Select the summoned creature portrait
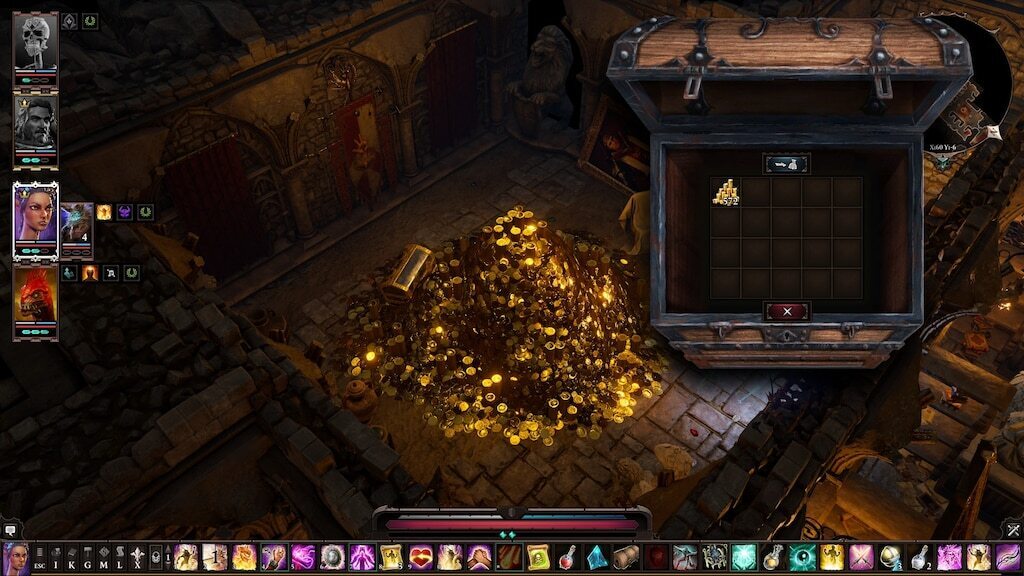This screenshot has height=576, width=1024. click(x=76, y=227)
